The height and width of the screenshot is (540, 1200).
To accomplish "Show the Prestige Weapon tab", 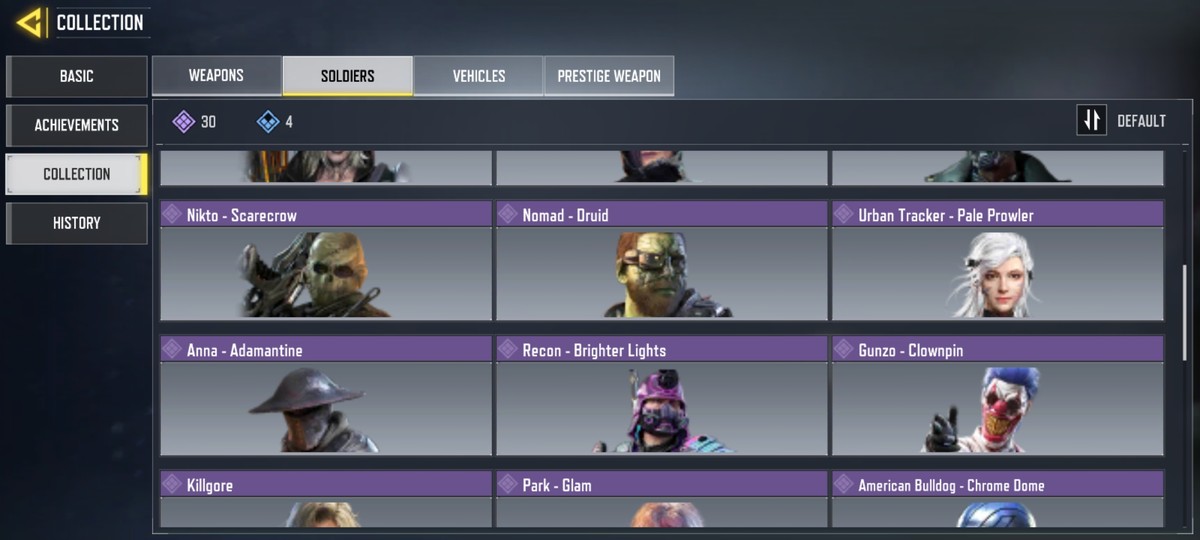I will (x=608, y=76).
